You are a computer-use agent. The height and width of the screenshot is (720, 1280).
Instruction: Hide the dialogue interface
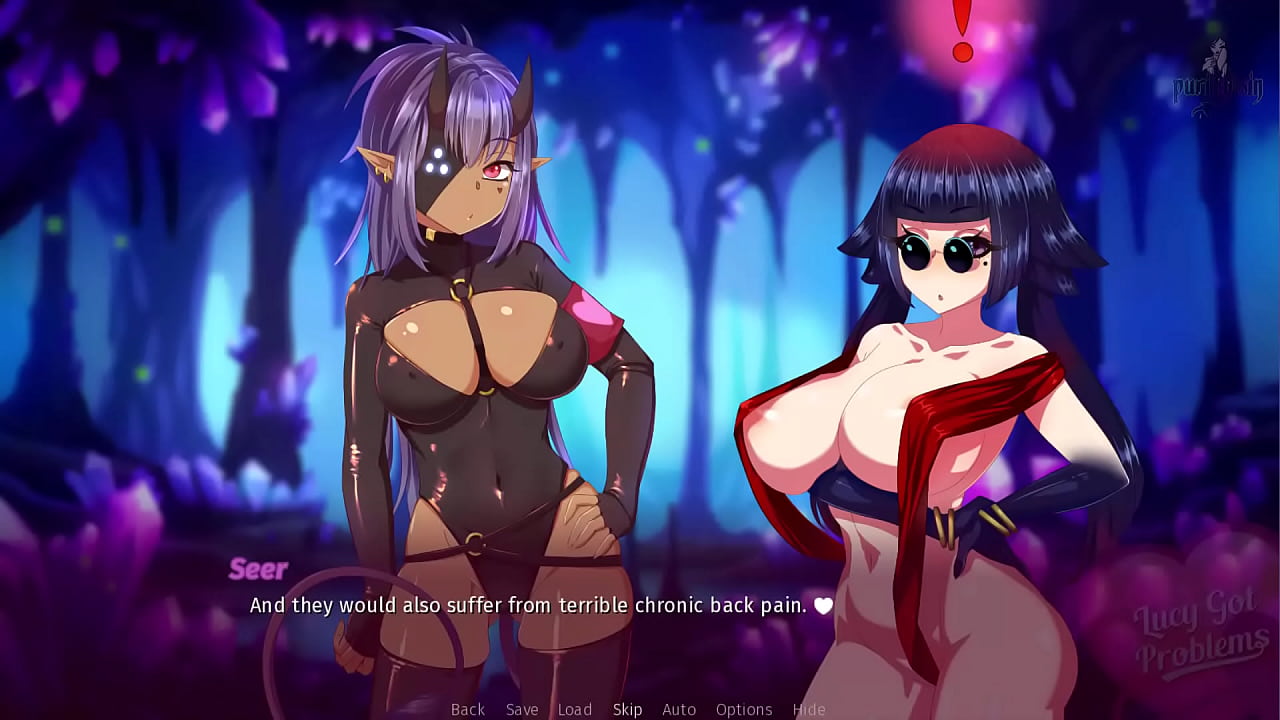(809, 709)
